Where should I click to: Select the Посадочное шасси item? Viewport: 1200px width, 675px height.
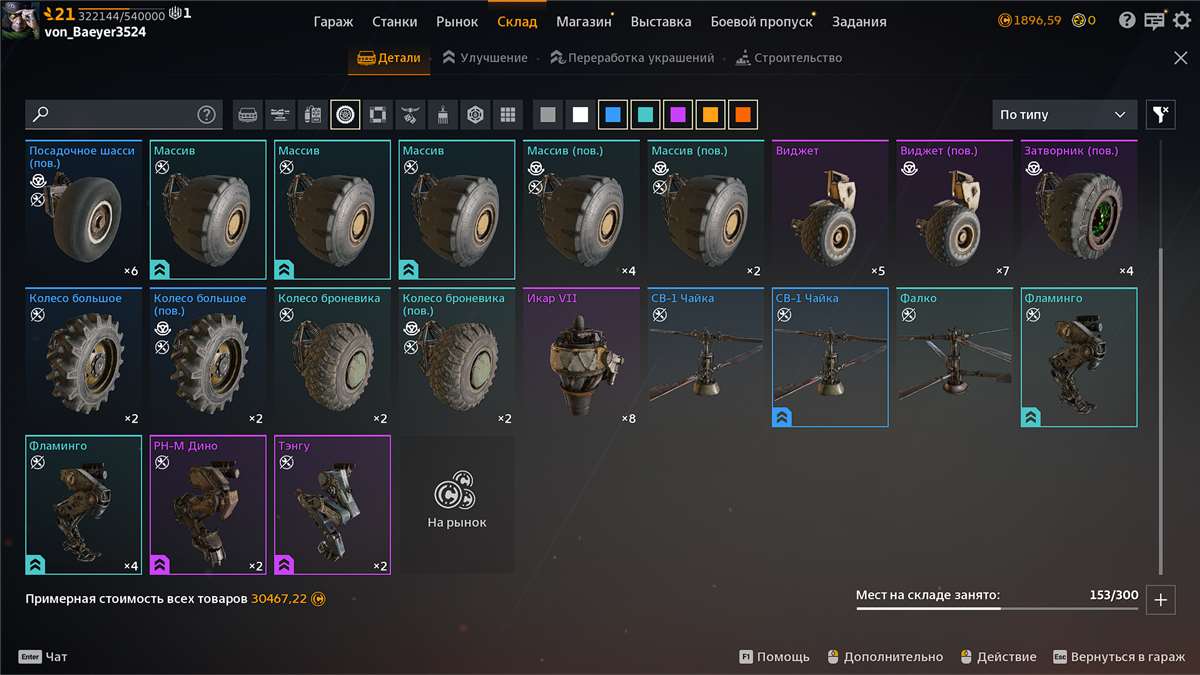pos(84,210)
